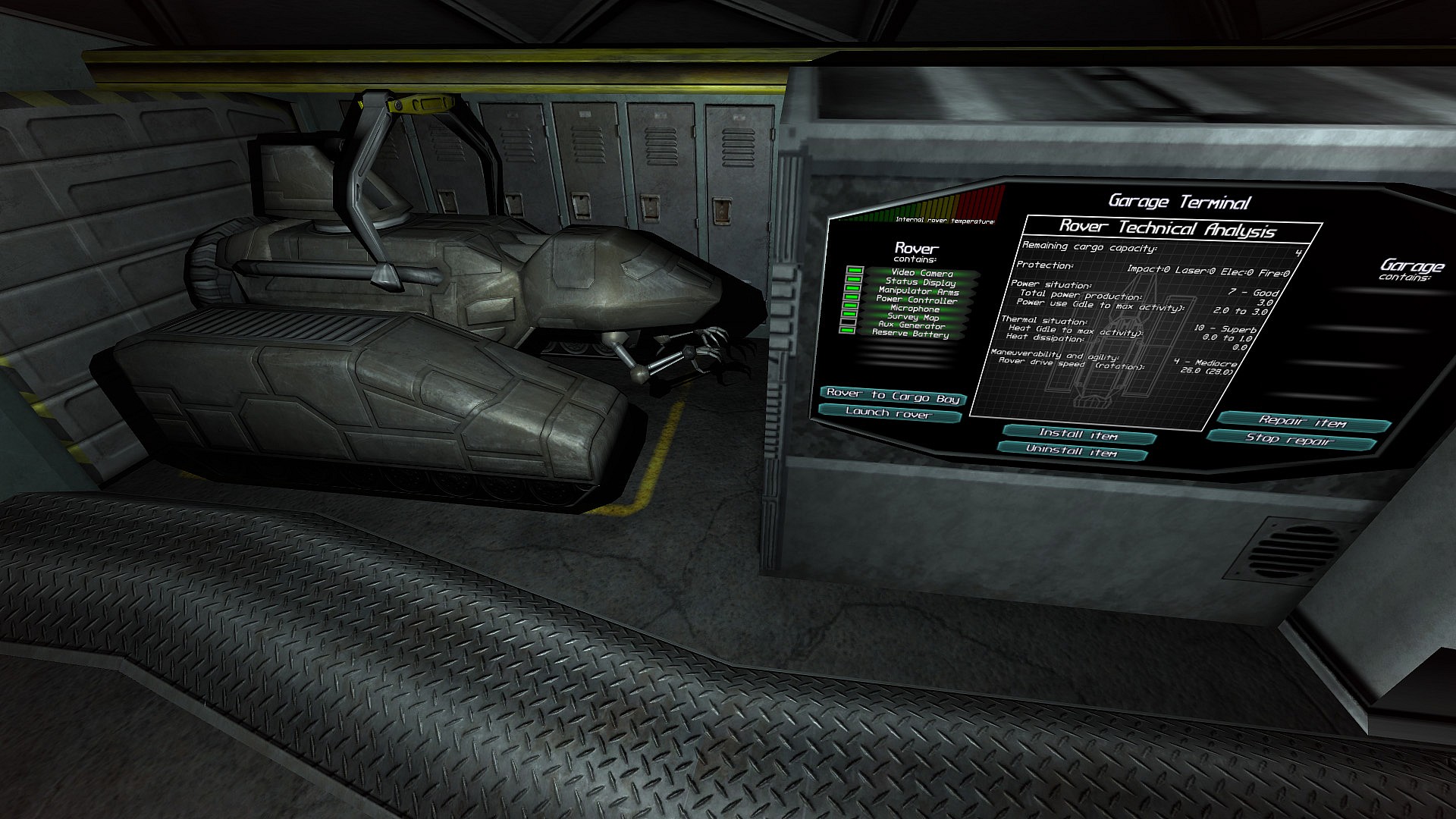
Task: Choose Survey Map in the rover list
Action: [913, 318]
